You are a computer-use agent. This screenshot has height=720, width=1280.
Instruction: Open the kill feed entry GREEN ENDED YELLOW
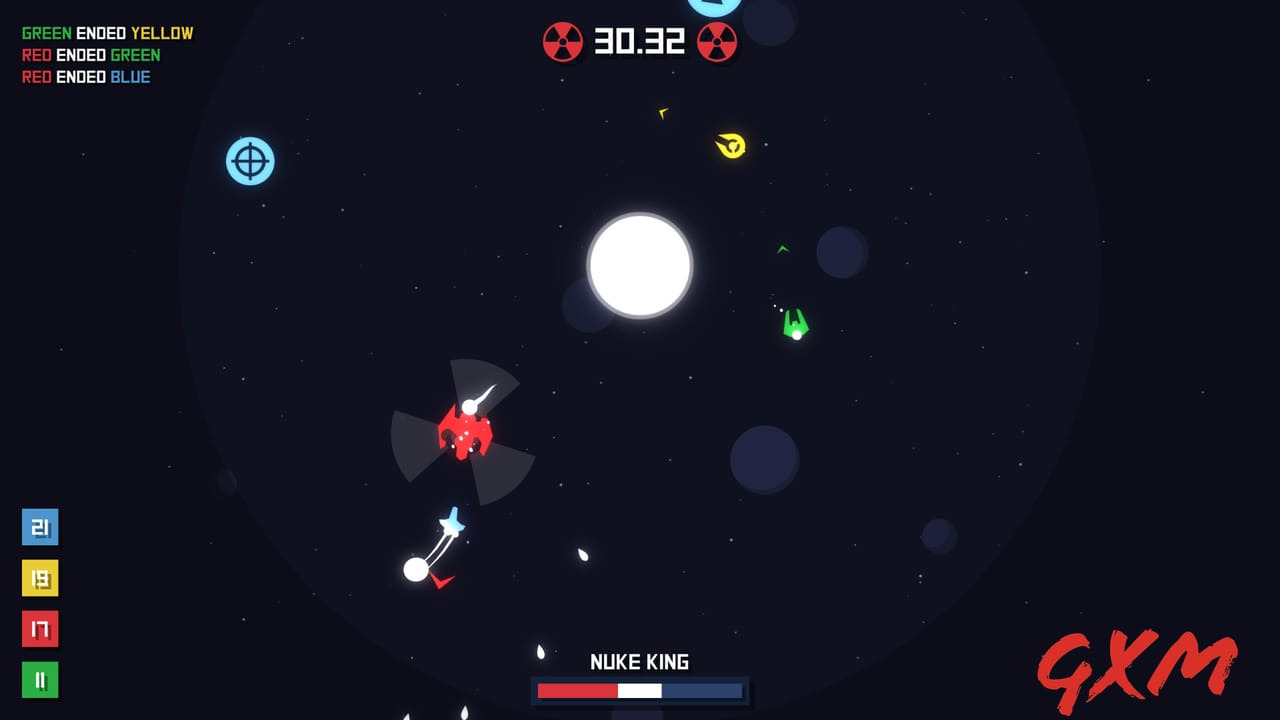click(x=106, y=32)
